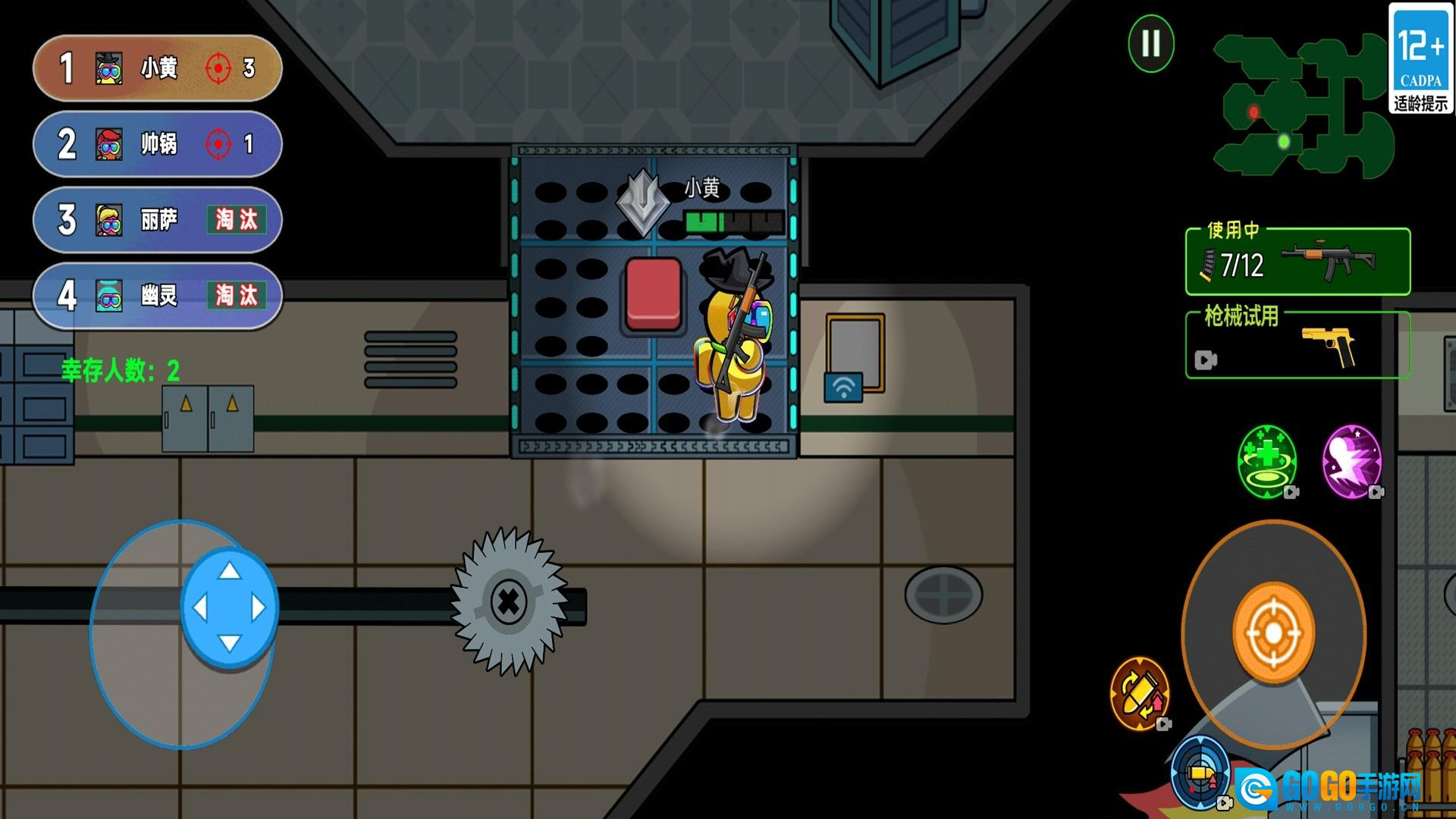1456x819 pixels.
Task: Tap the blue radar skill icon
Action: click(x=1200, y=773)
